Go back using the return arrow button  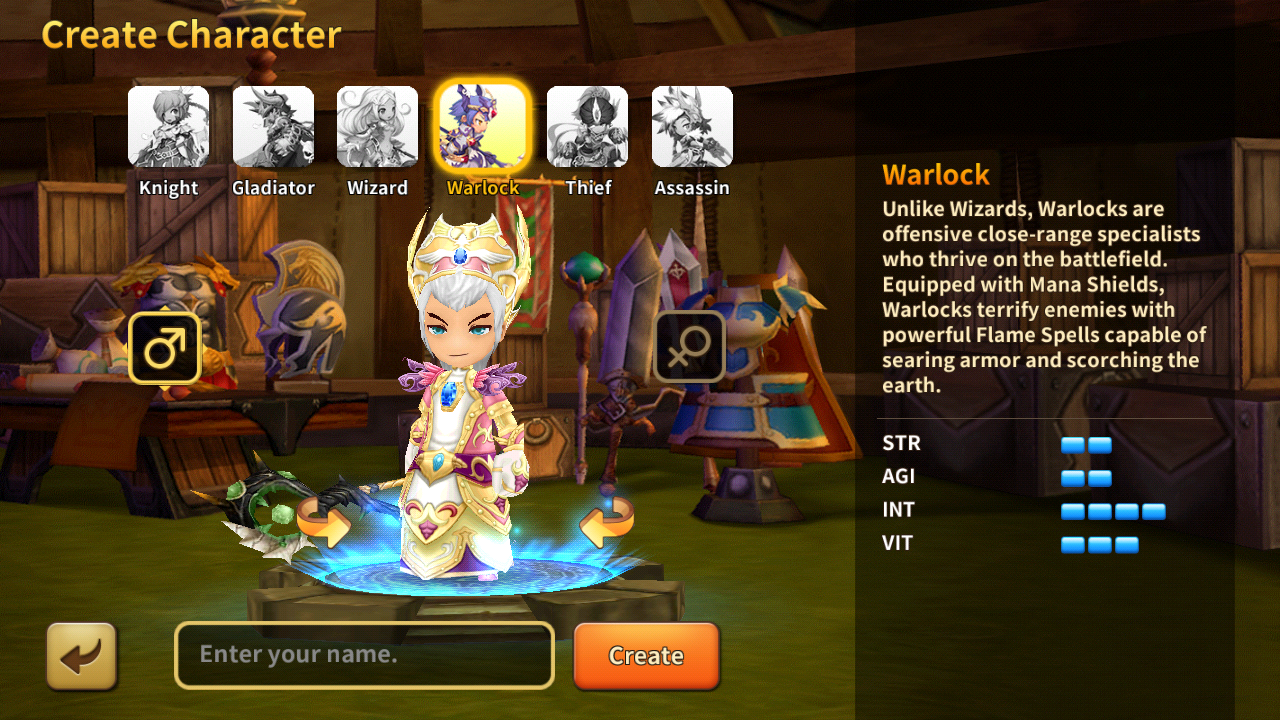(82, 656)
